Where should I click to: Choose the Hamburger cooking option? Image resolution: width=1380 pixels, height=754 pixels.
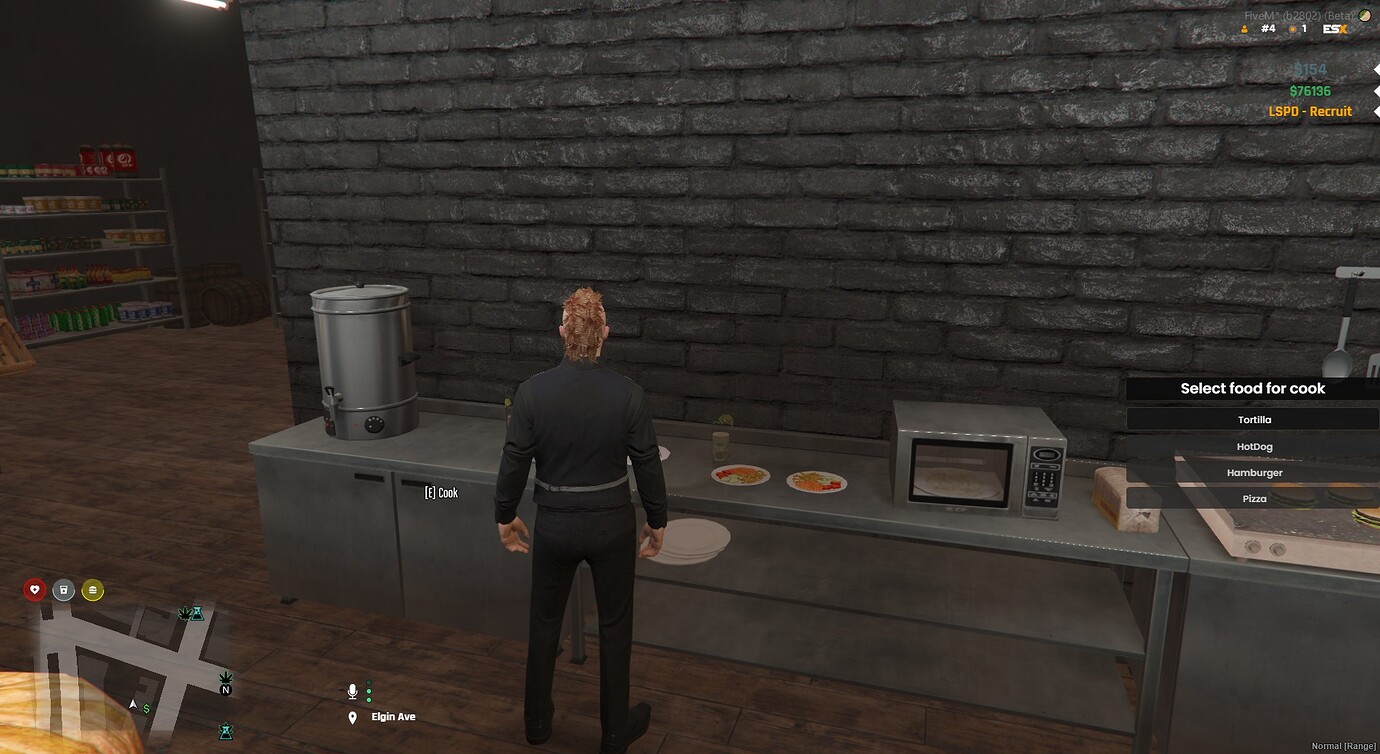point(1253,471)
